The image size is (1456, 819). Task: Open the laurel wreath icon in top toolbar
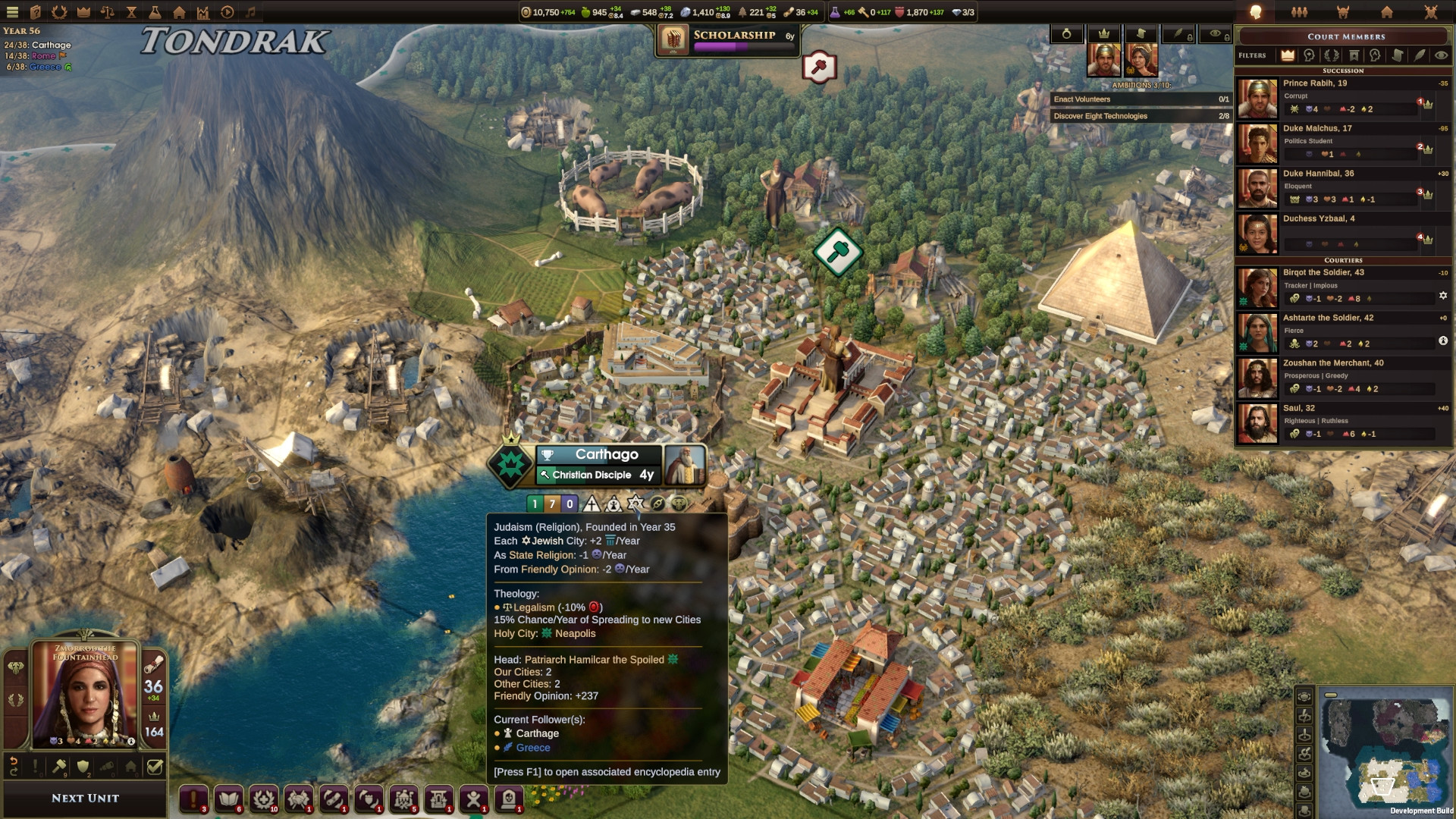[x=60, y=12]
